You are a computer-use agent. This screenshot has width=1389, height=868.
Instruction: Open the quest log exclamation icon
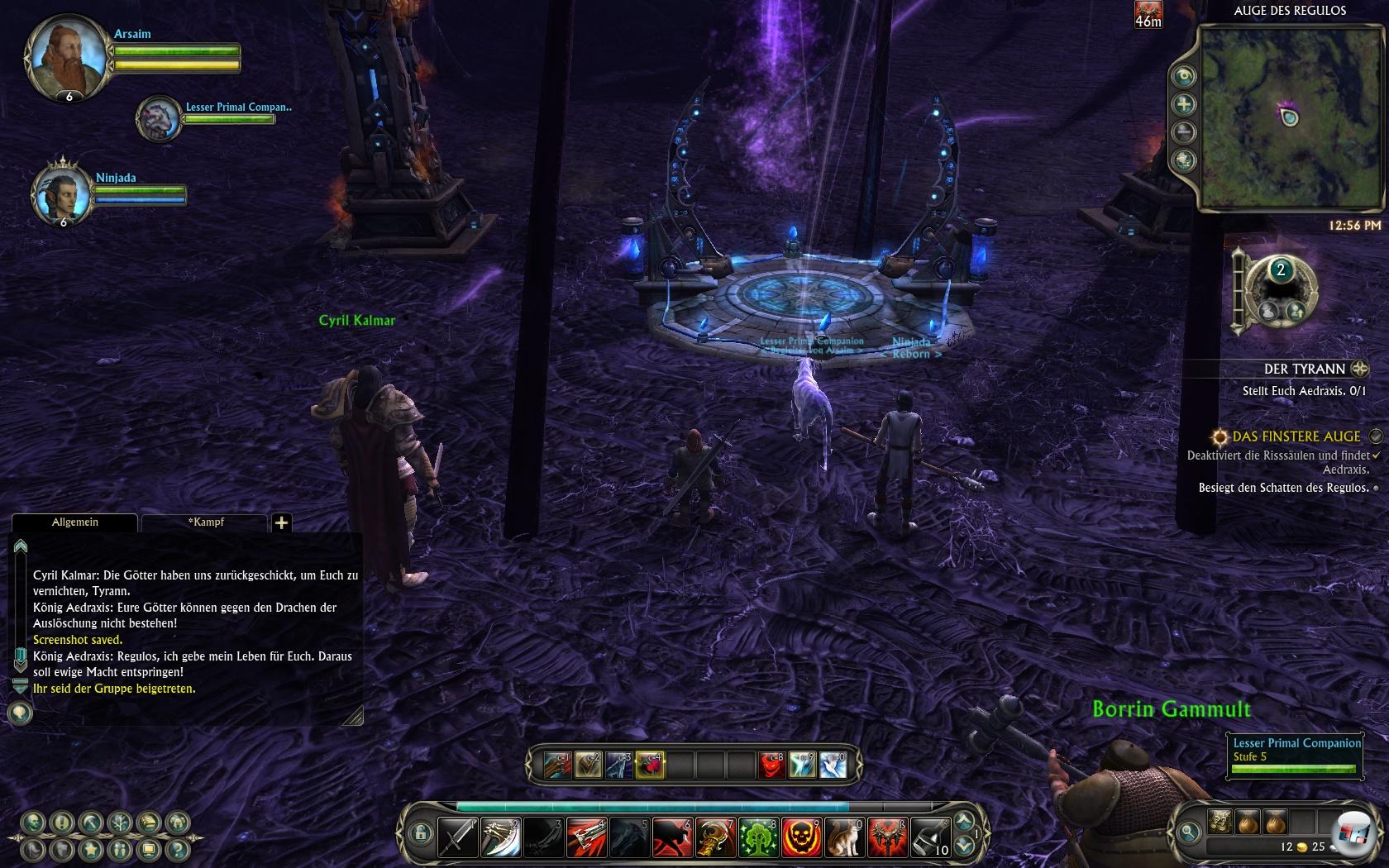[62, 823]
